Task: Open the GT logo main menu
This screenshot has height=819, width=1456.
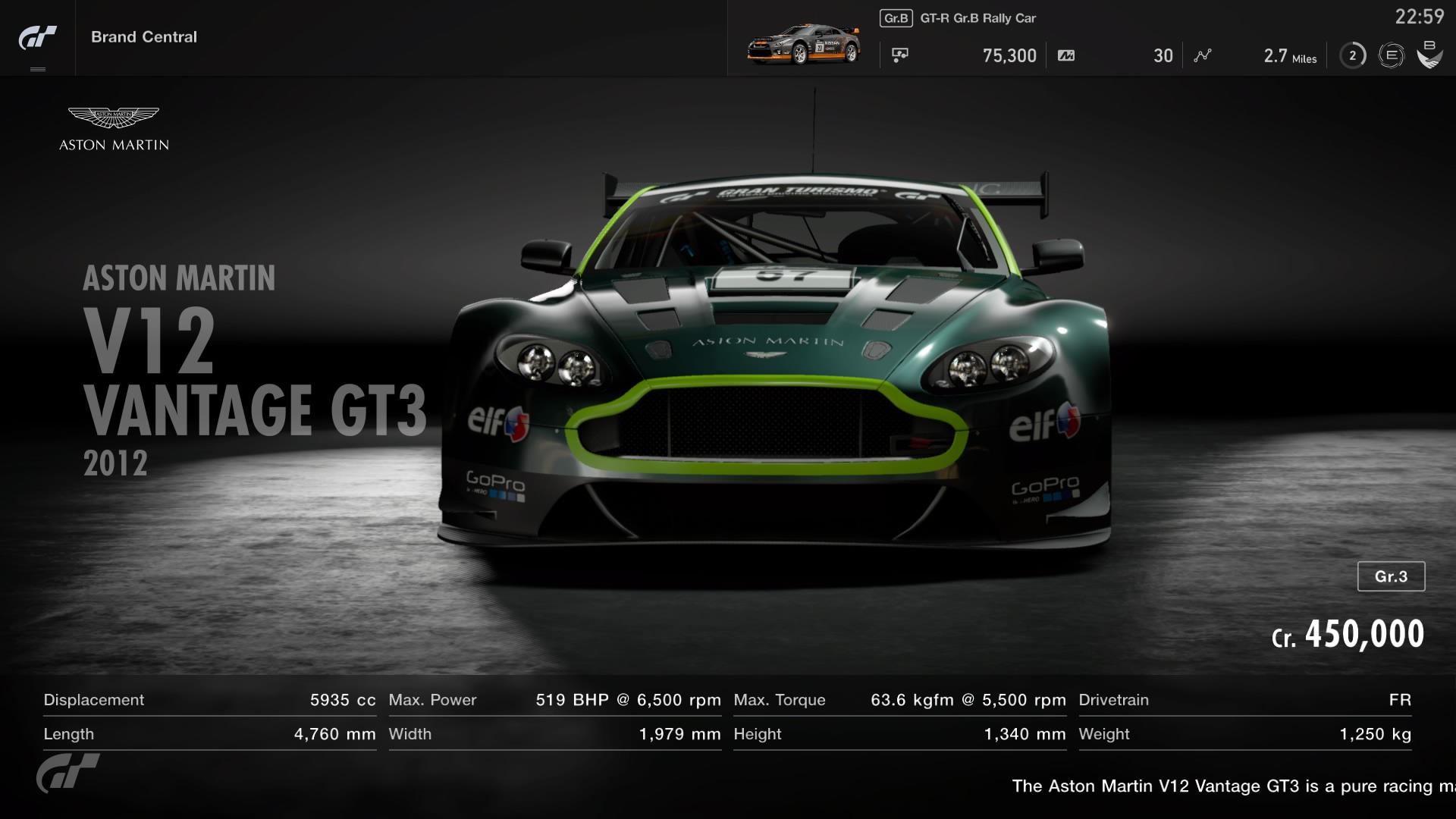Action: pyautogui.click(x=37, y=38)
